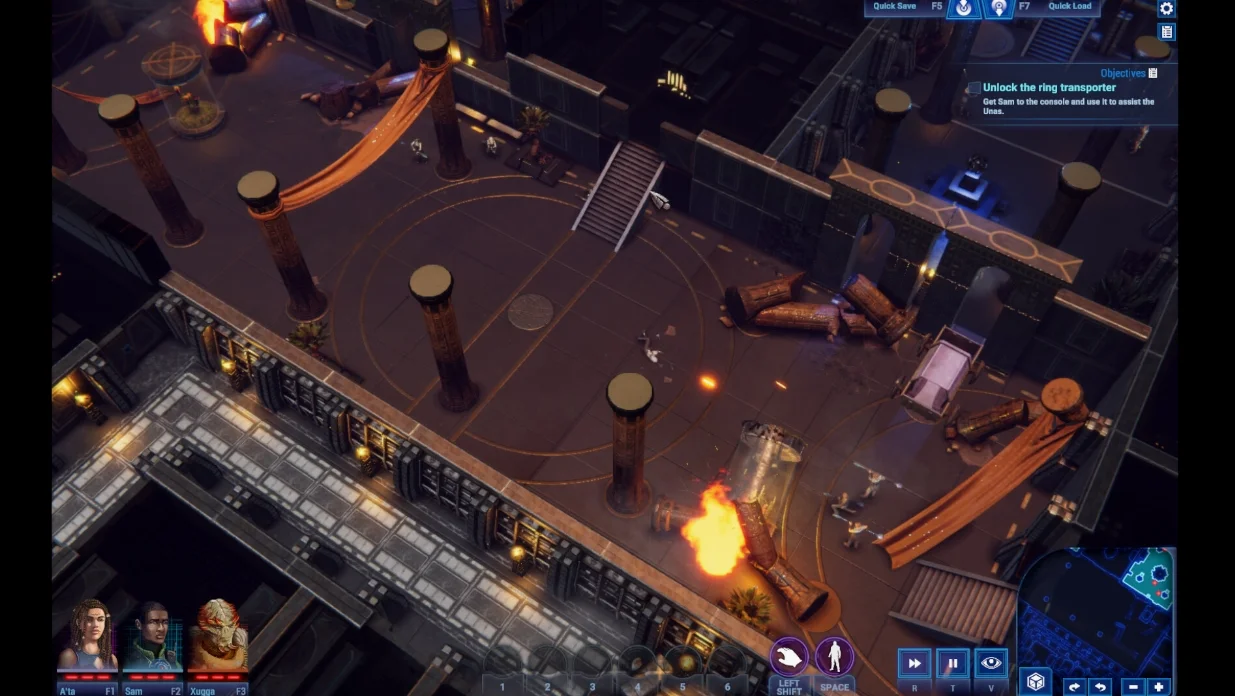
Task: Open the settings gear menu
Action: pyautogui.click(x=1166, y=9)
